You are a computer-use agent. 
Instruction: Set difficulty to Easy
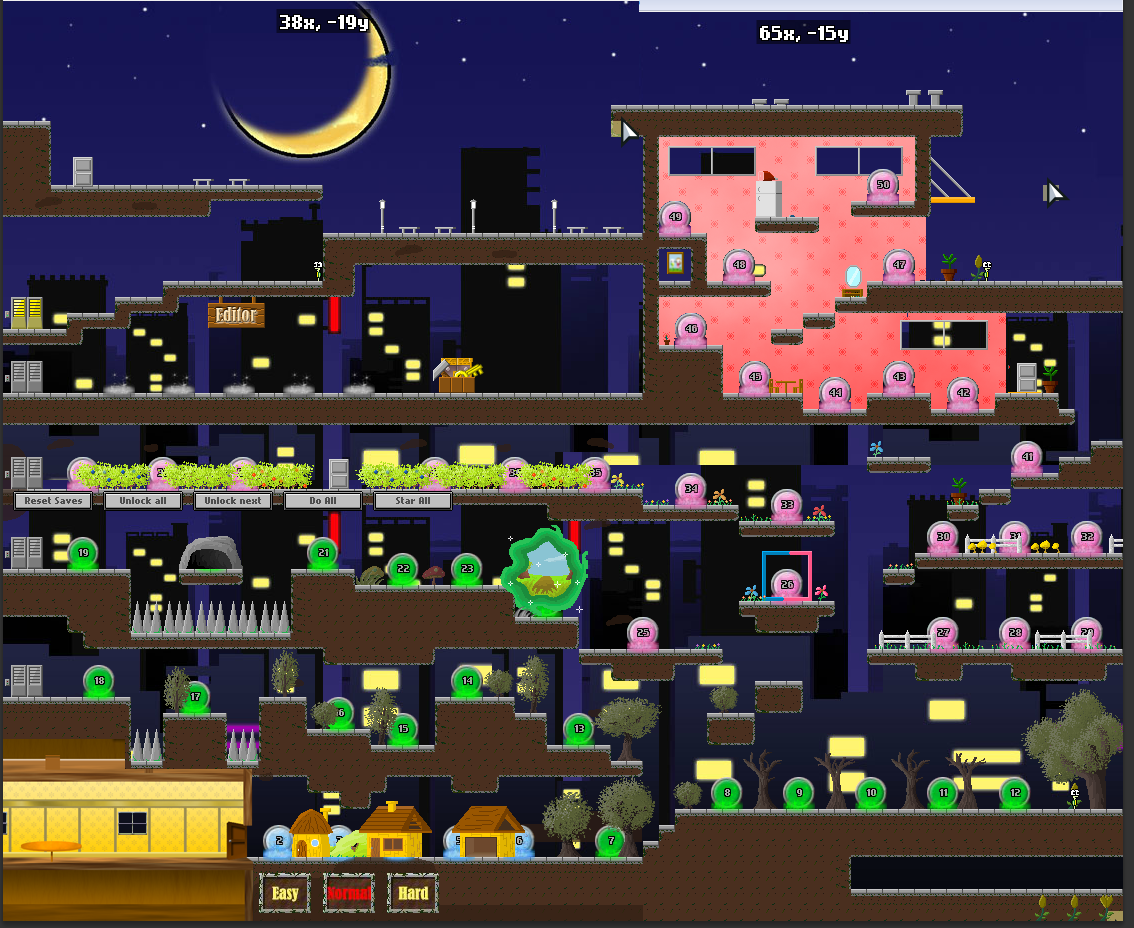click(x=285, y=893)
